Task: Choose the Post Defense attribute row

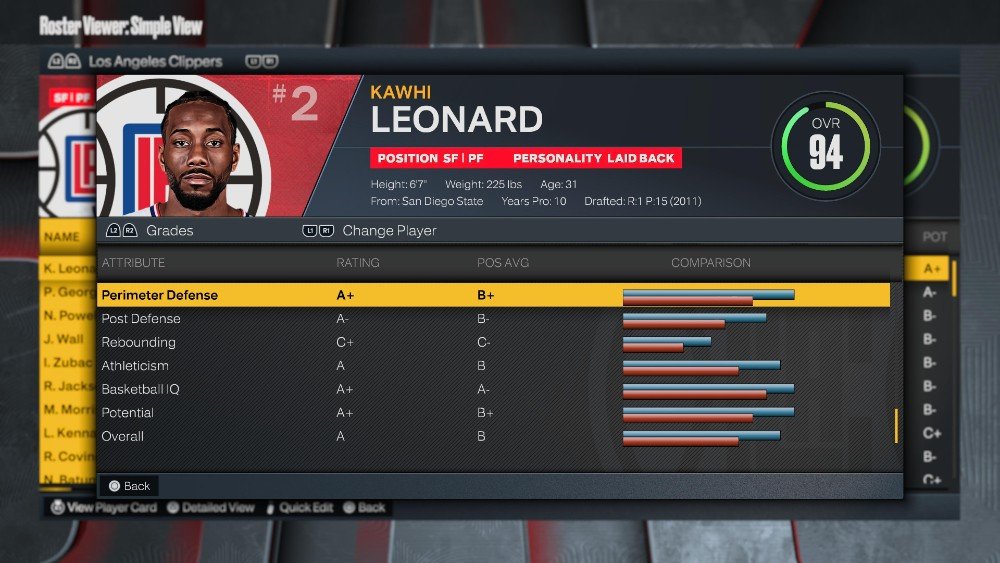Action: (495, 319)
